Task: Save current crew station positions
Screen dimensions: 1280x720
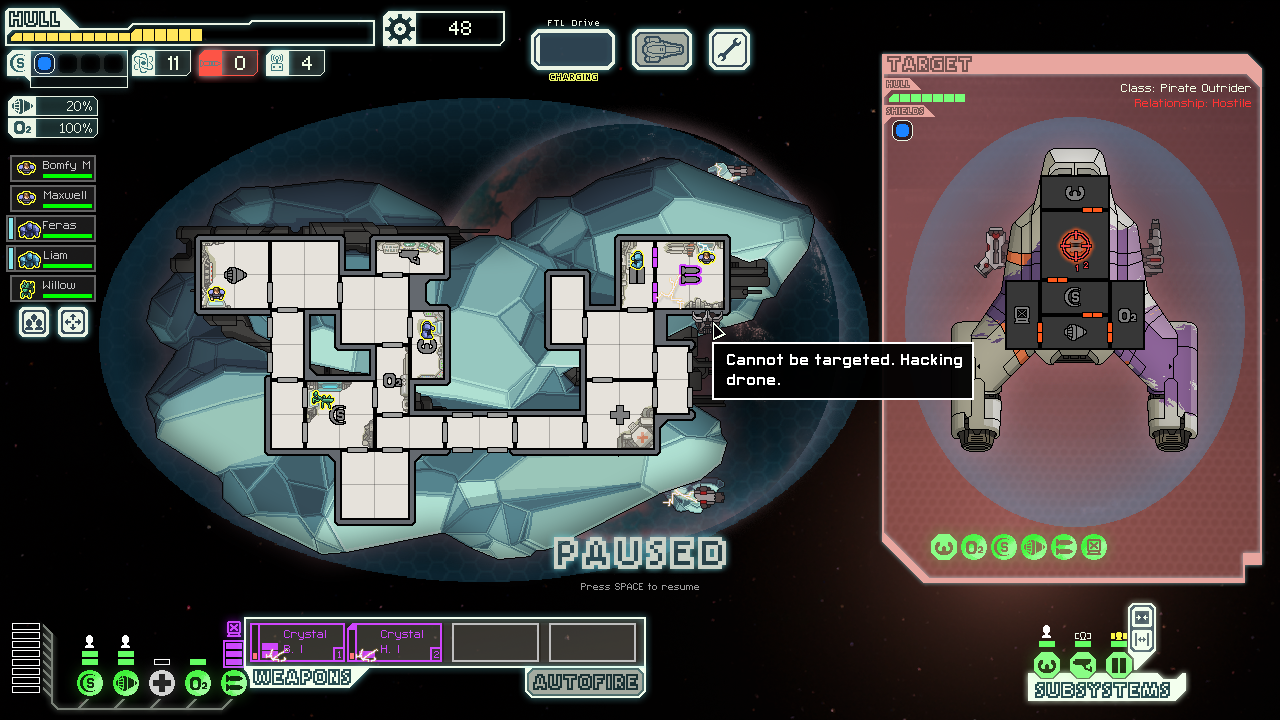Action: click(33, 322)
